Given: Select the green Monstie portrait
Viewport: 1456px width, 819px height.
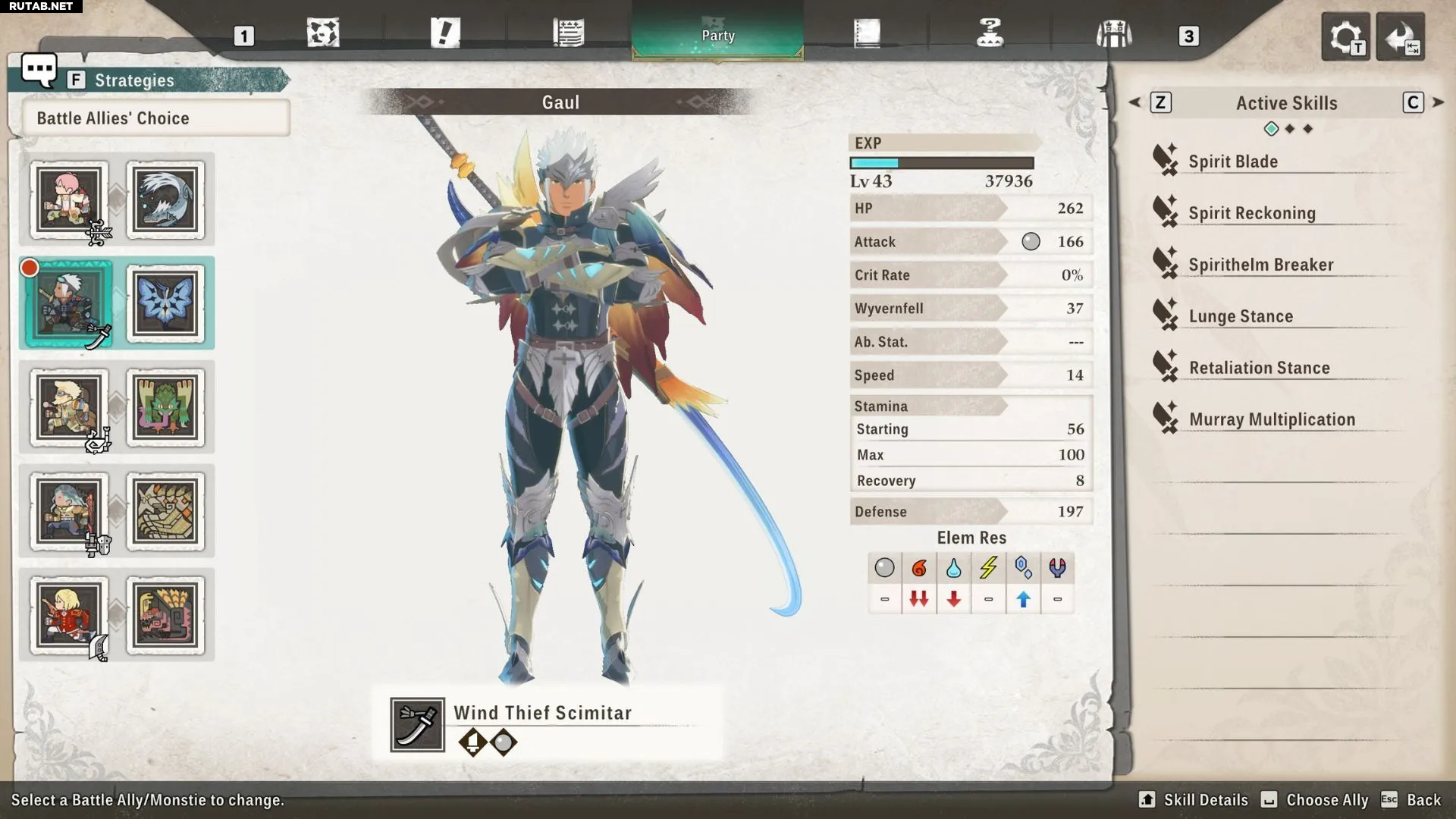Looking at the screenshot, I should click(x=165, y=409).
